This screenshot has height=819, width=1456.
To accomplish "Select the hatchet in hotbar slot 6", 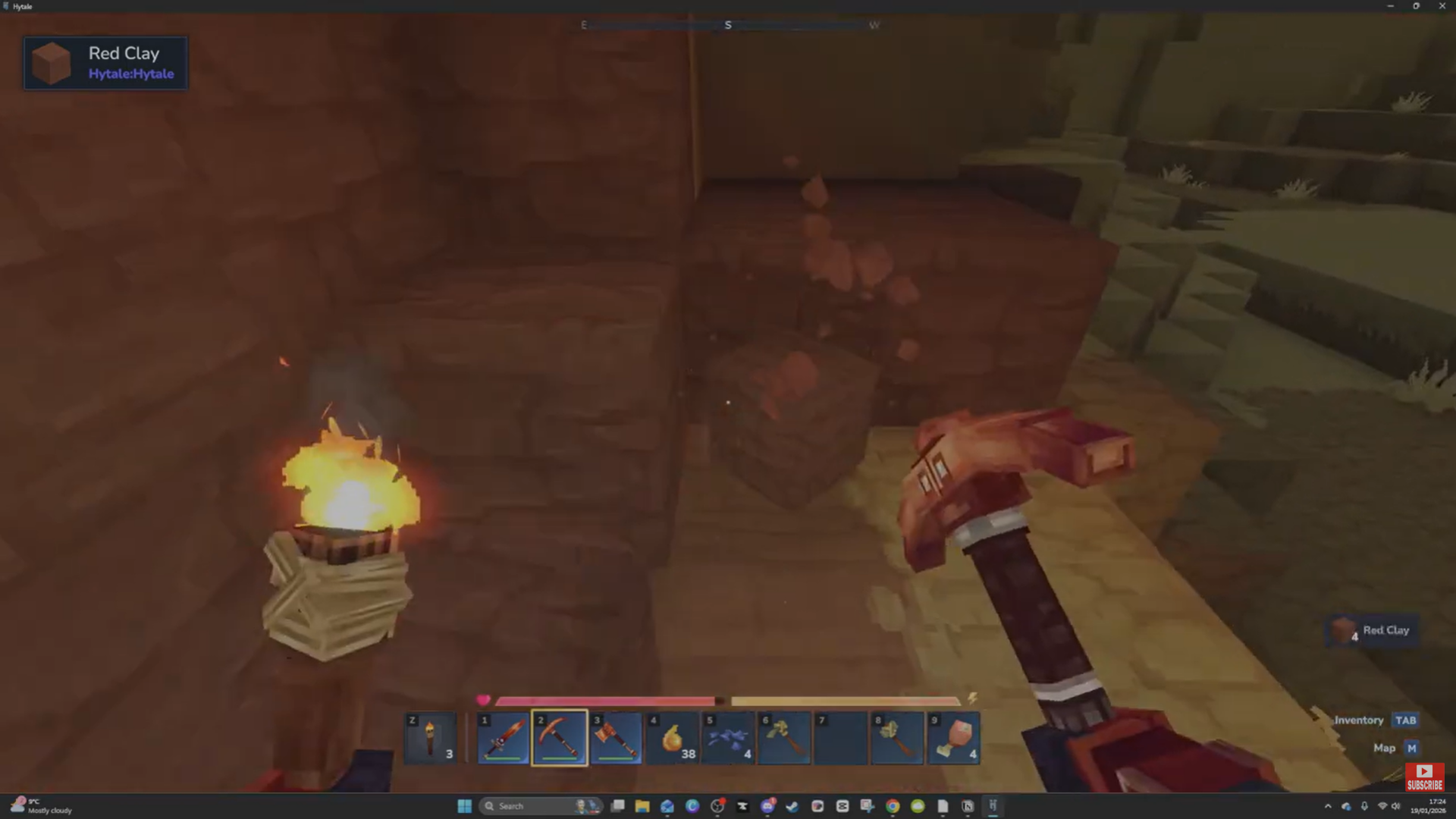I will pos(785,737).
